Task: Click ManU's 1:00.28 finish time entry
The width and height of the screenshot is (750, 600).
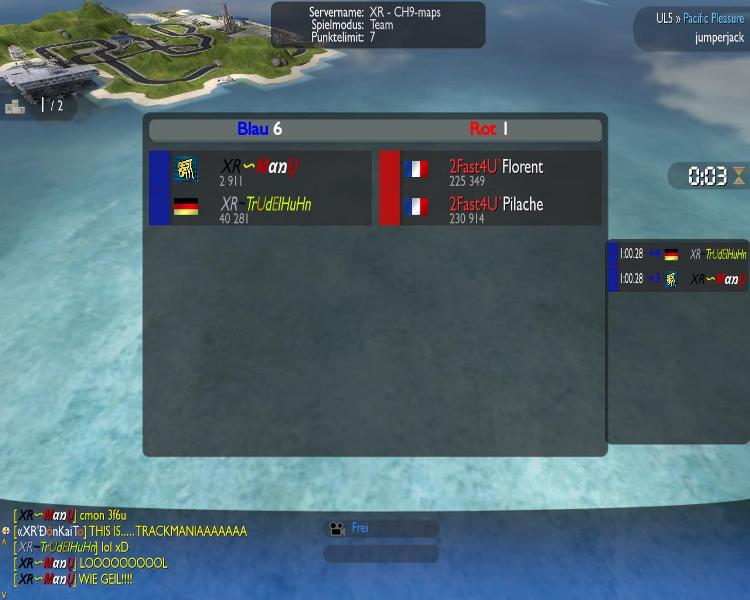Action: coord(677,279)
